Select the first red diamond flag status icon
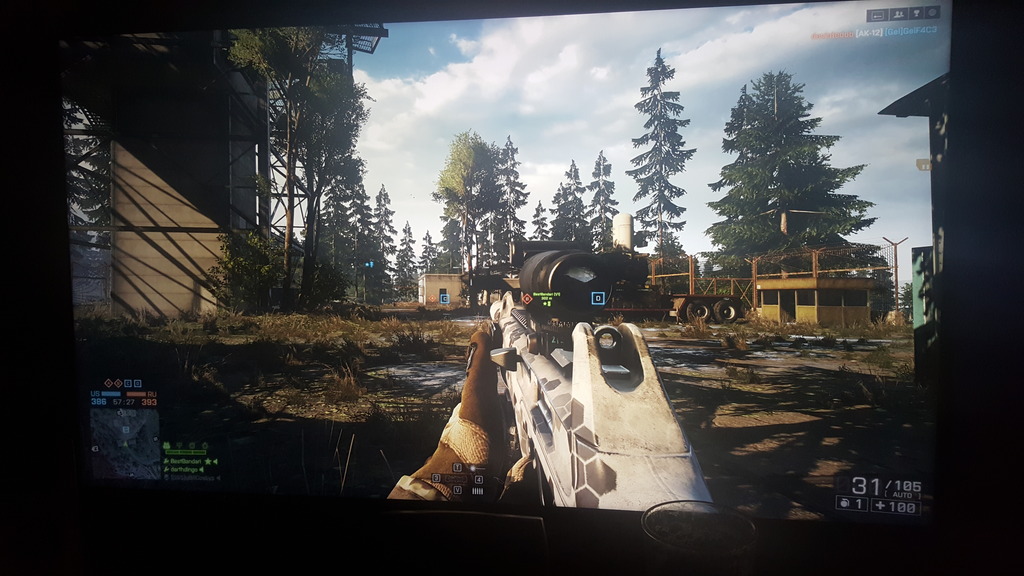 (107, 383)
